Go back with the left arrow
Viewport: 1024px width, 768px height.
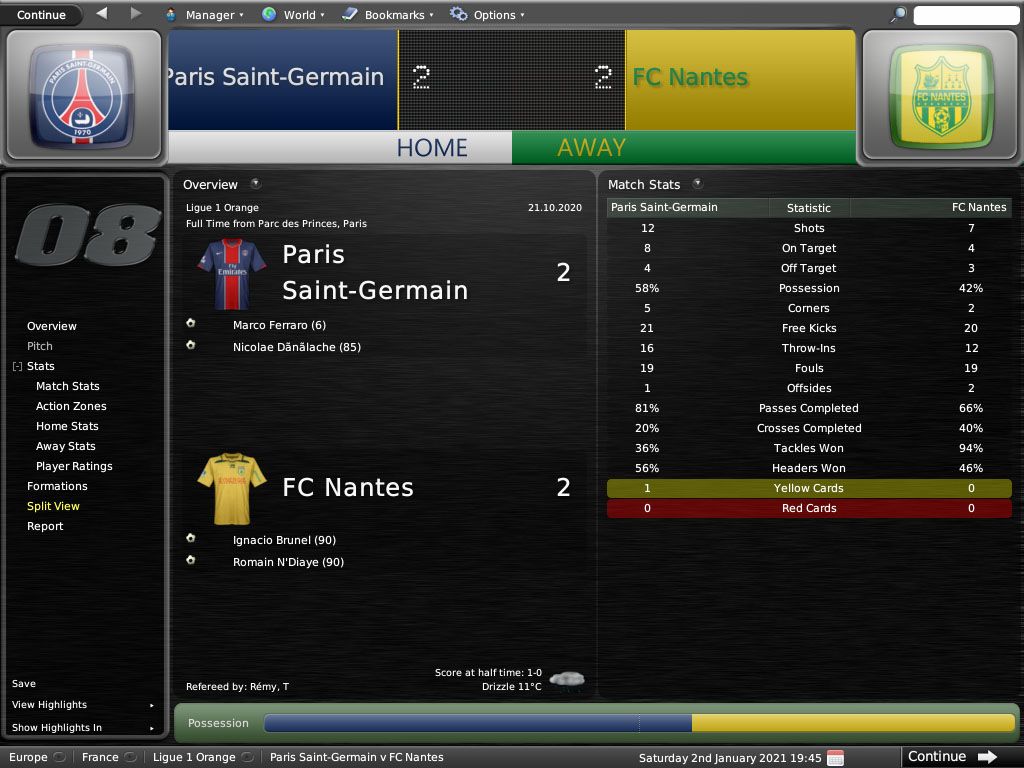point(102,14)
